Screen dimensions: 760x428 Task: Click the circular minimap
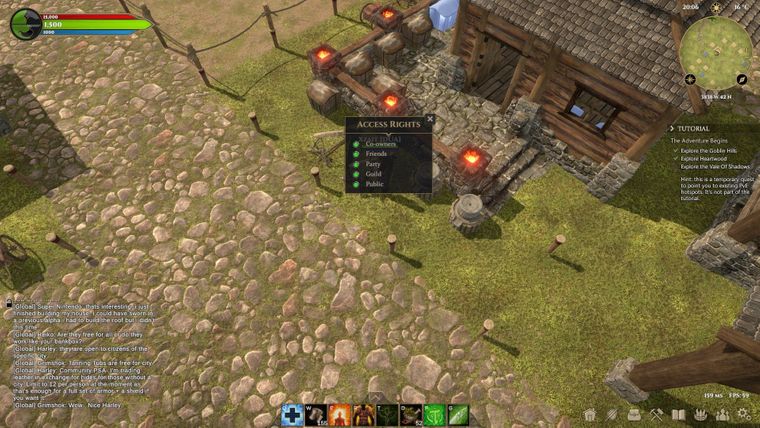click(x=715, y=48)
